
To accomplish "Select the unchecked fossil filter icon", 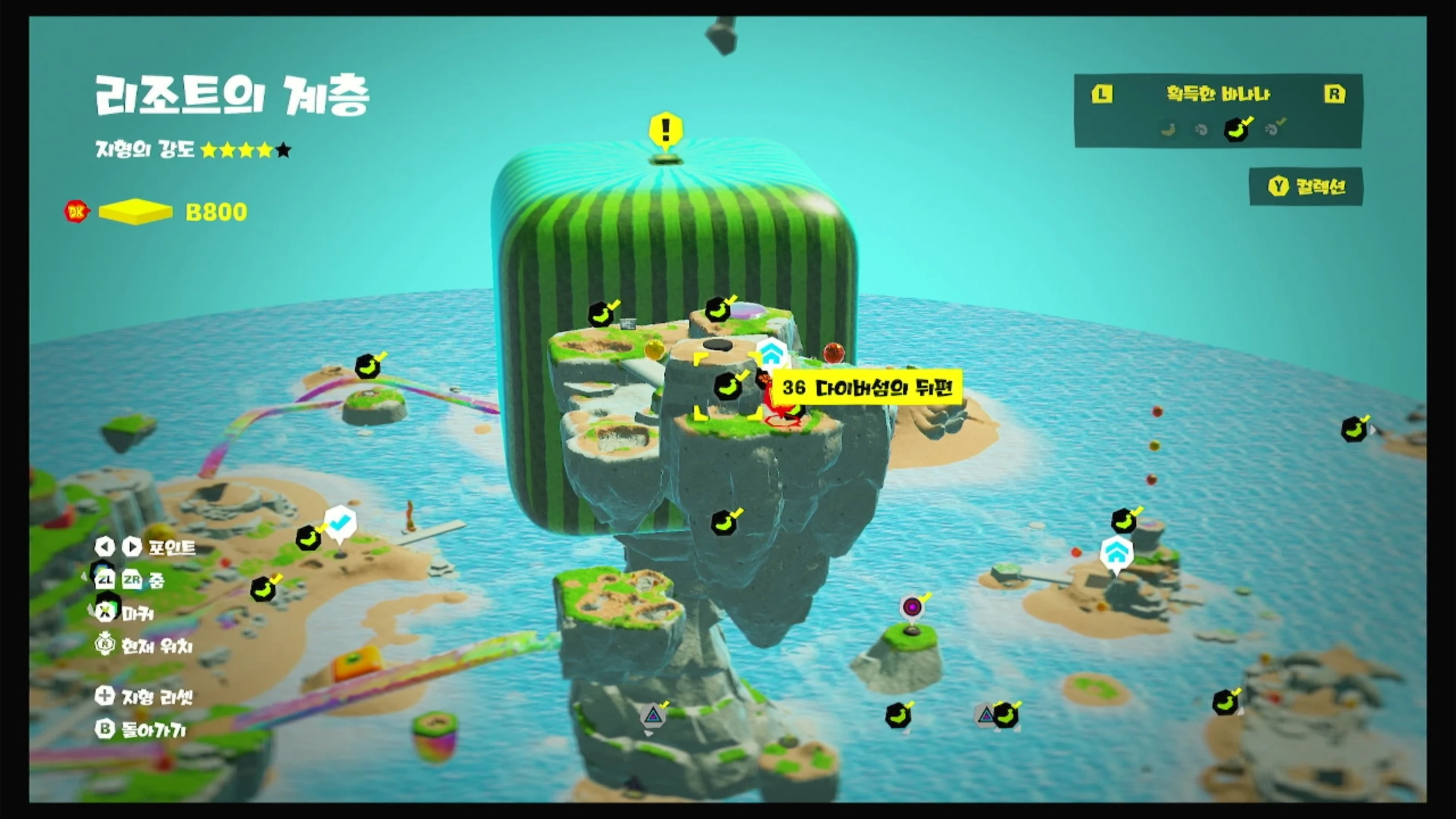I will pyautogui.click(x=1201, y=130).
